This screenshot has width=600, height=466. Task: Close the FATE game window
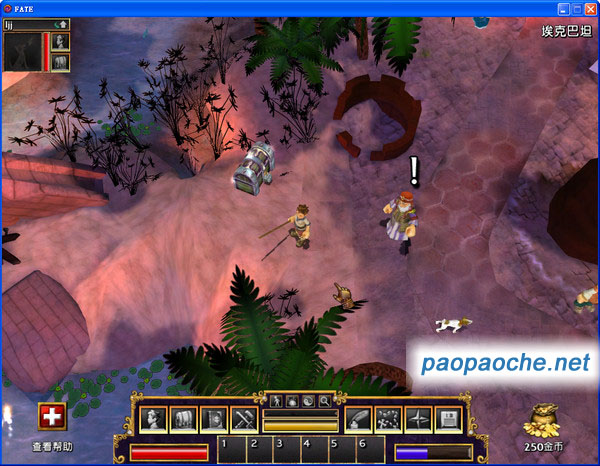coord(590,8)
